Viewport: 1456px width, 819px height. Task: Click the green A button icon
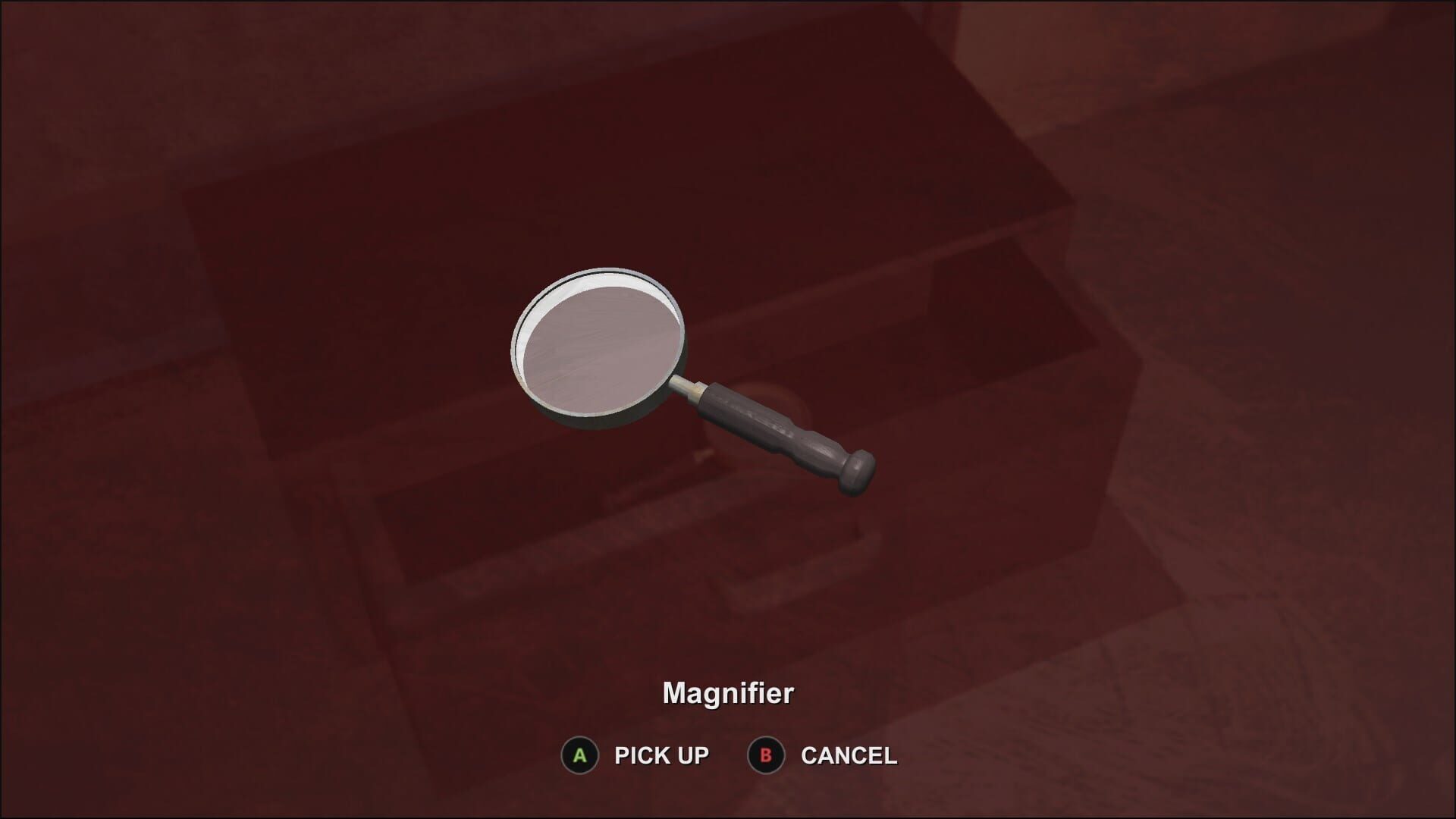tap(580, 755)
